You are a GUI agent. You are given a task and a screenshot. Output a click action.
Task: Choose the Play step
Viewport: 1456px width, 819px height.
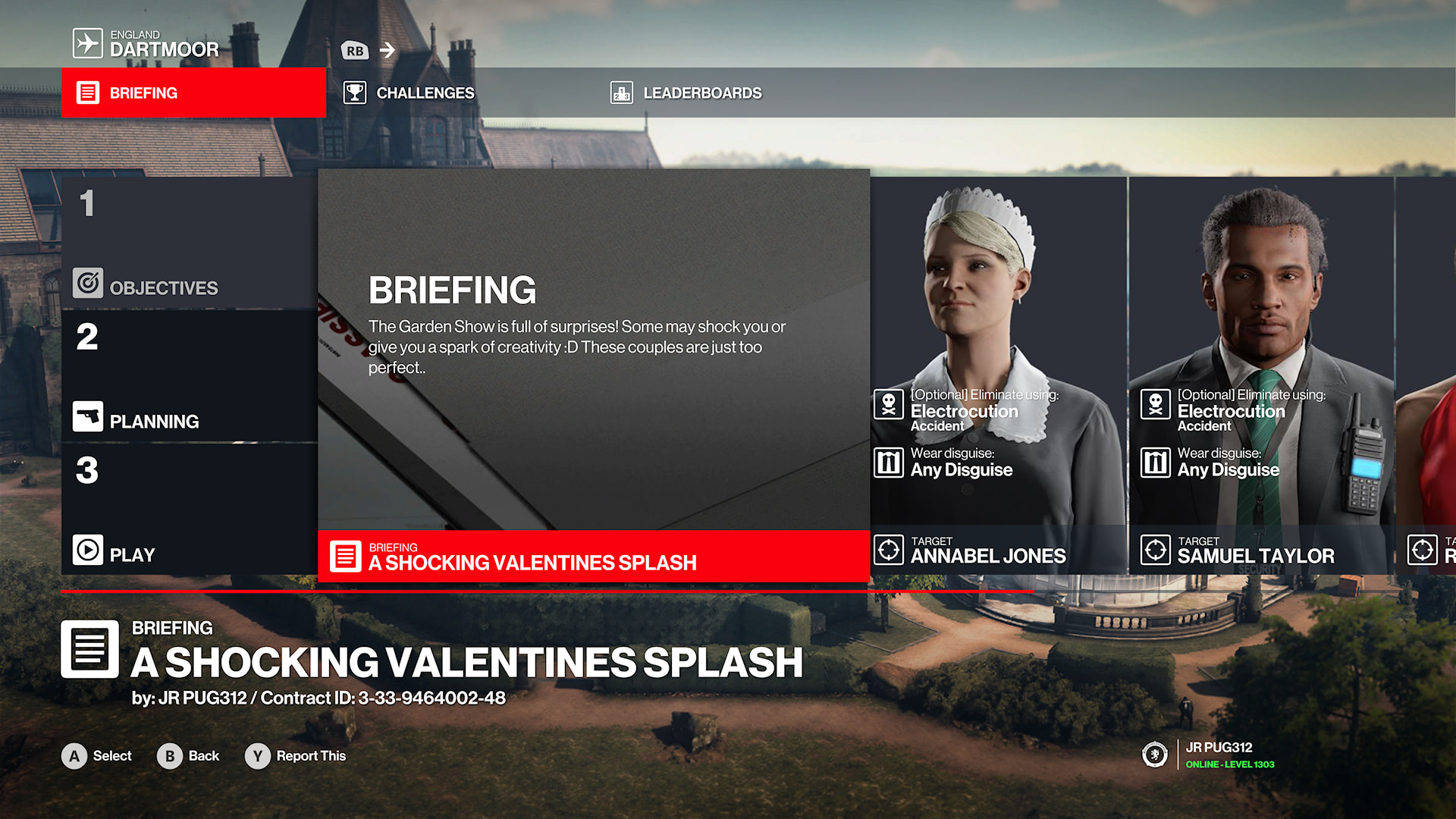coord(189,510)
